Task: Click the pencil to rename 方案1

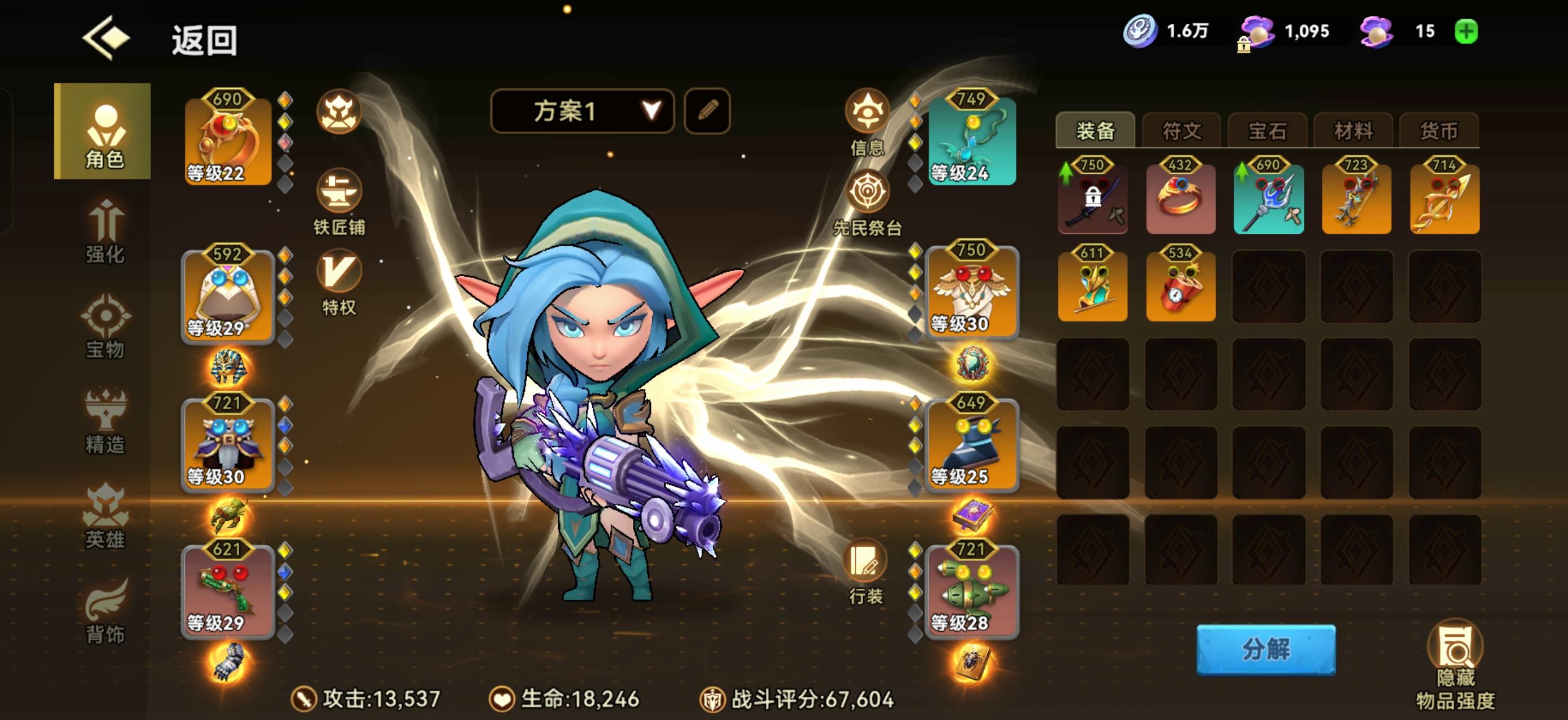Action: point(707,112)
